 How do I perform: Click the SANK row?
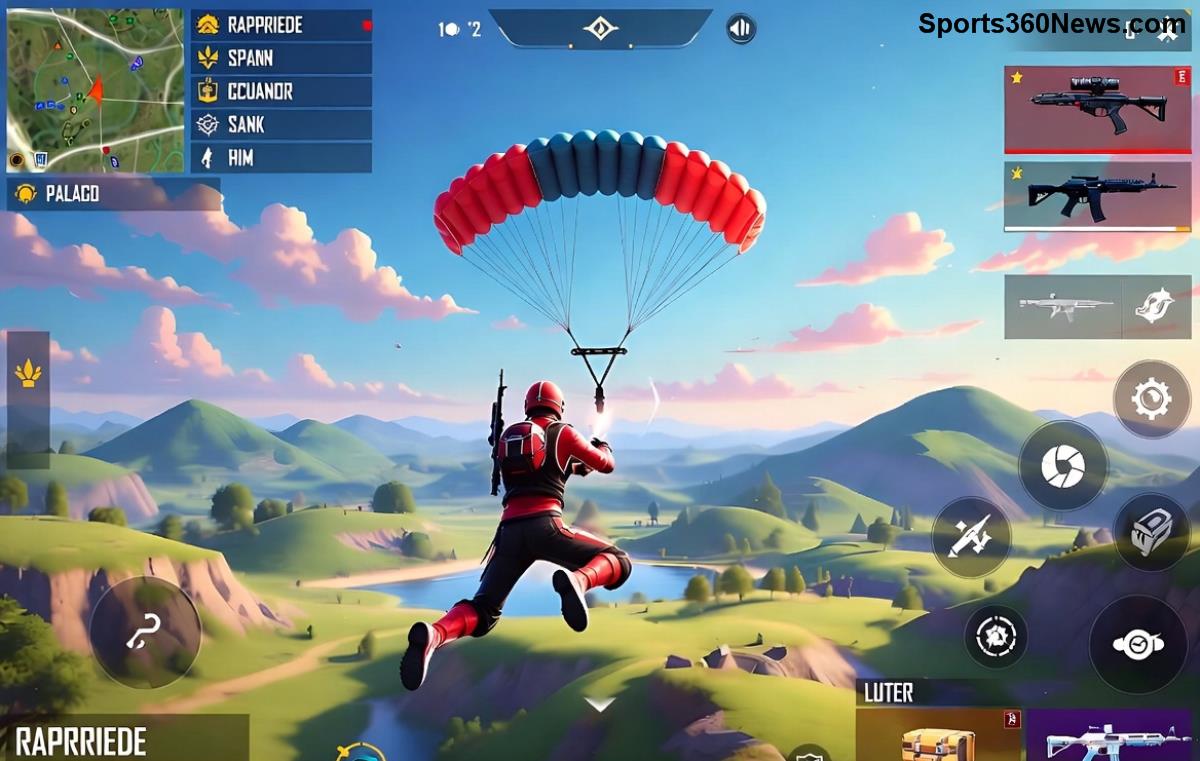click(281, 124)
